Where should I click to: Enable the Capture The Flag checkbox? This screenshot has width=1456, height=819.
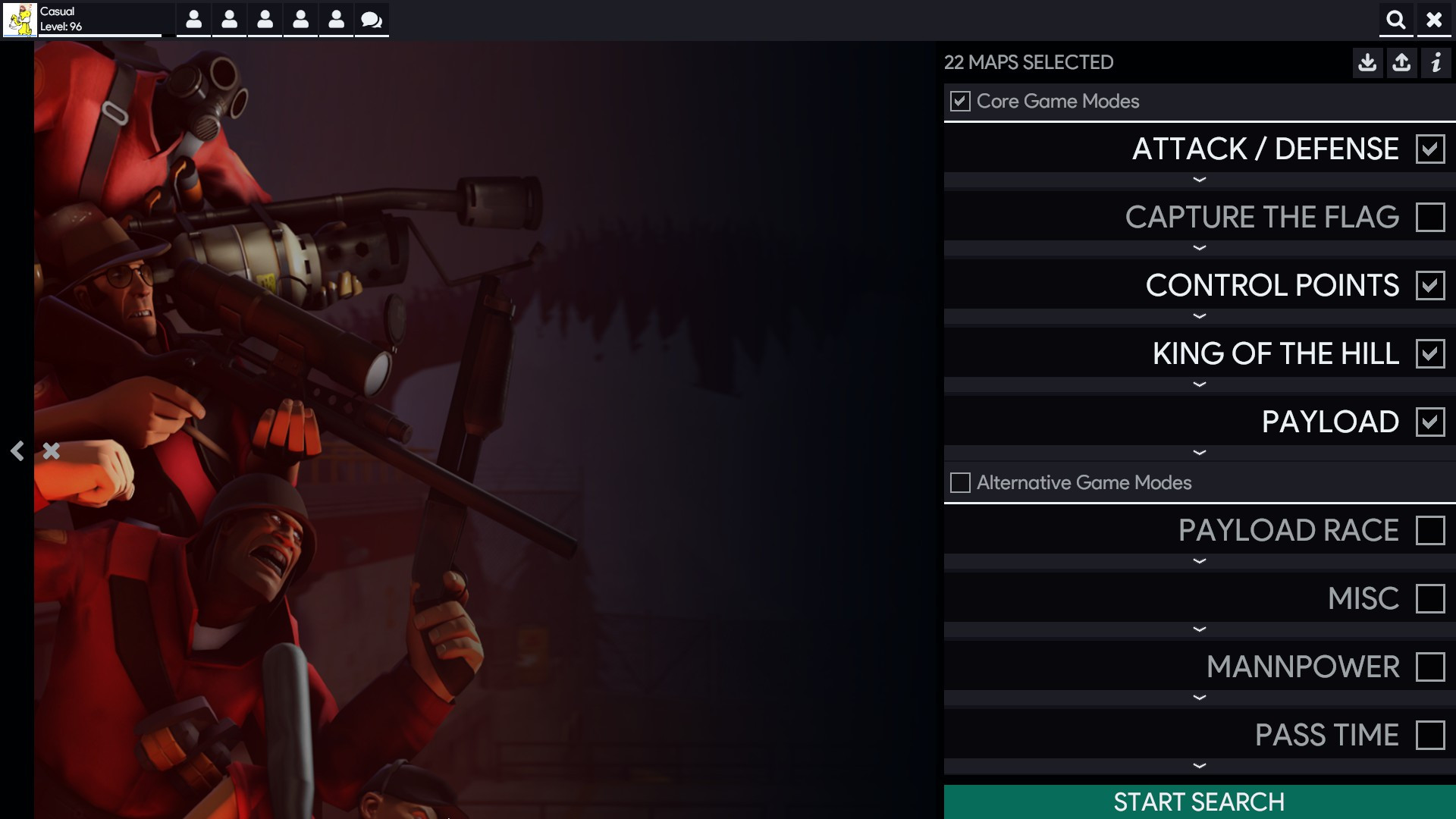click(1431, 218)
